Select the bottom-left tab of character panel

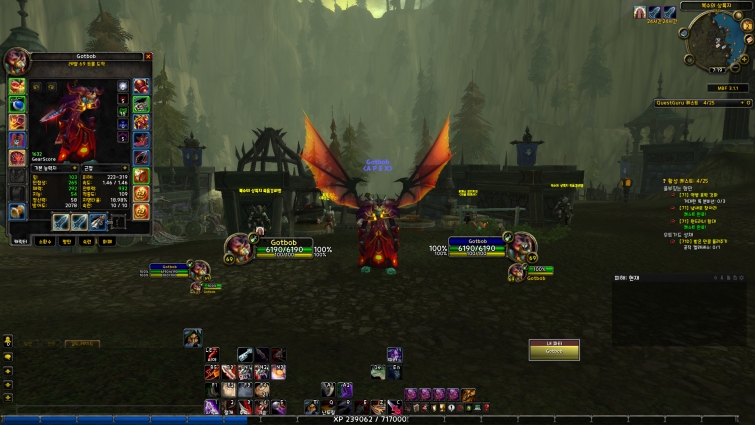point(19,241)
